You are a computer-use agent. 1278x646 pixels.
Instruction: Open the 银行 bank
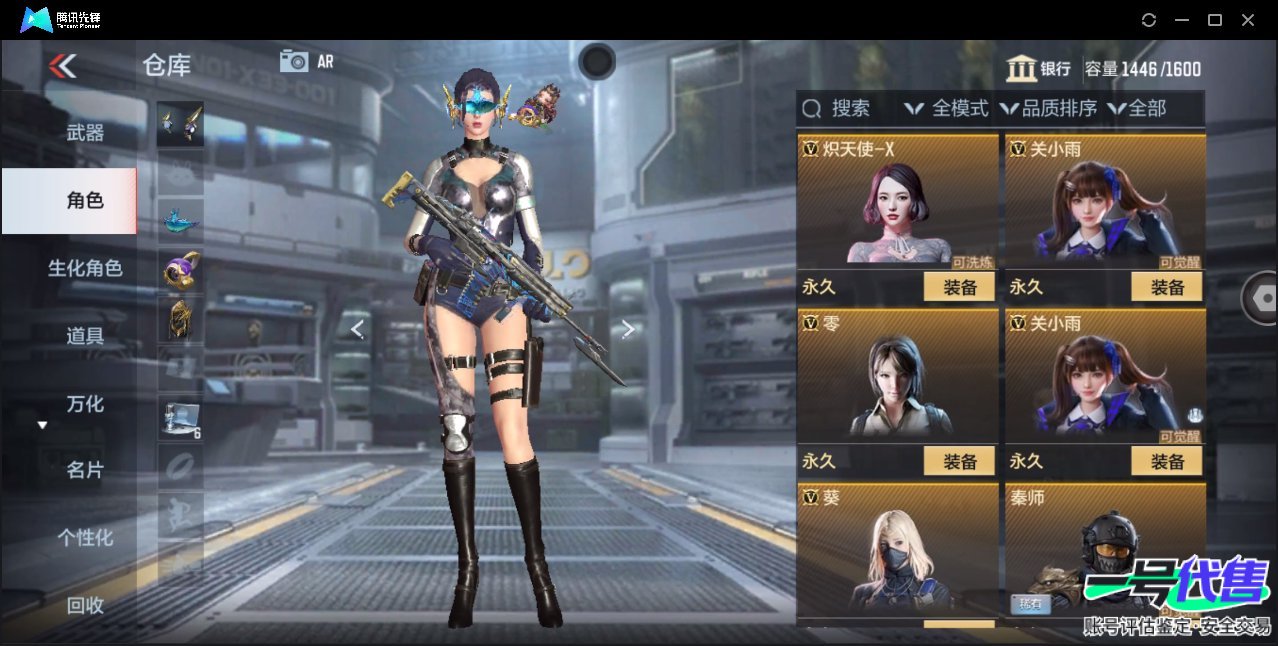tap(1039, 69)
